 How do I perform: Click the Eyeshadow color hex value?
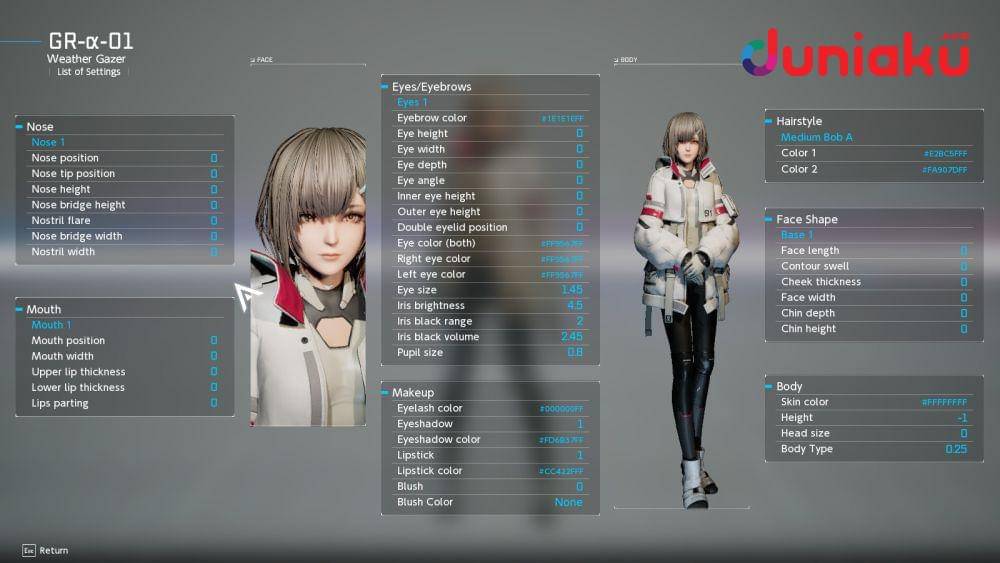(x=561, y=440)
